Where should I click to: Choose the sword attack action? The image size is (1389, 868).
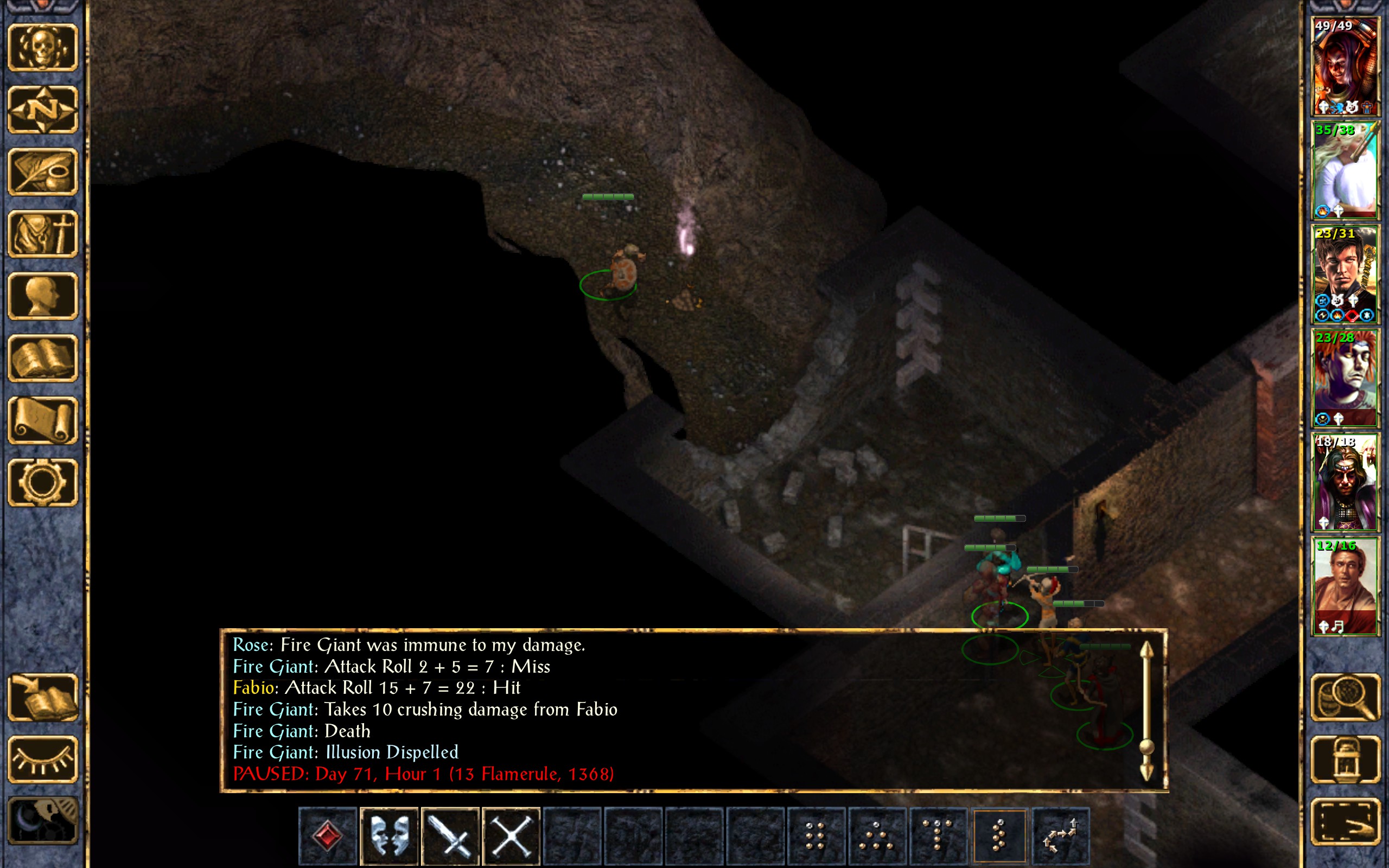[x=450, y=836]
